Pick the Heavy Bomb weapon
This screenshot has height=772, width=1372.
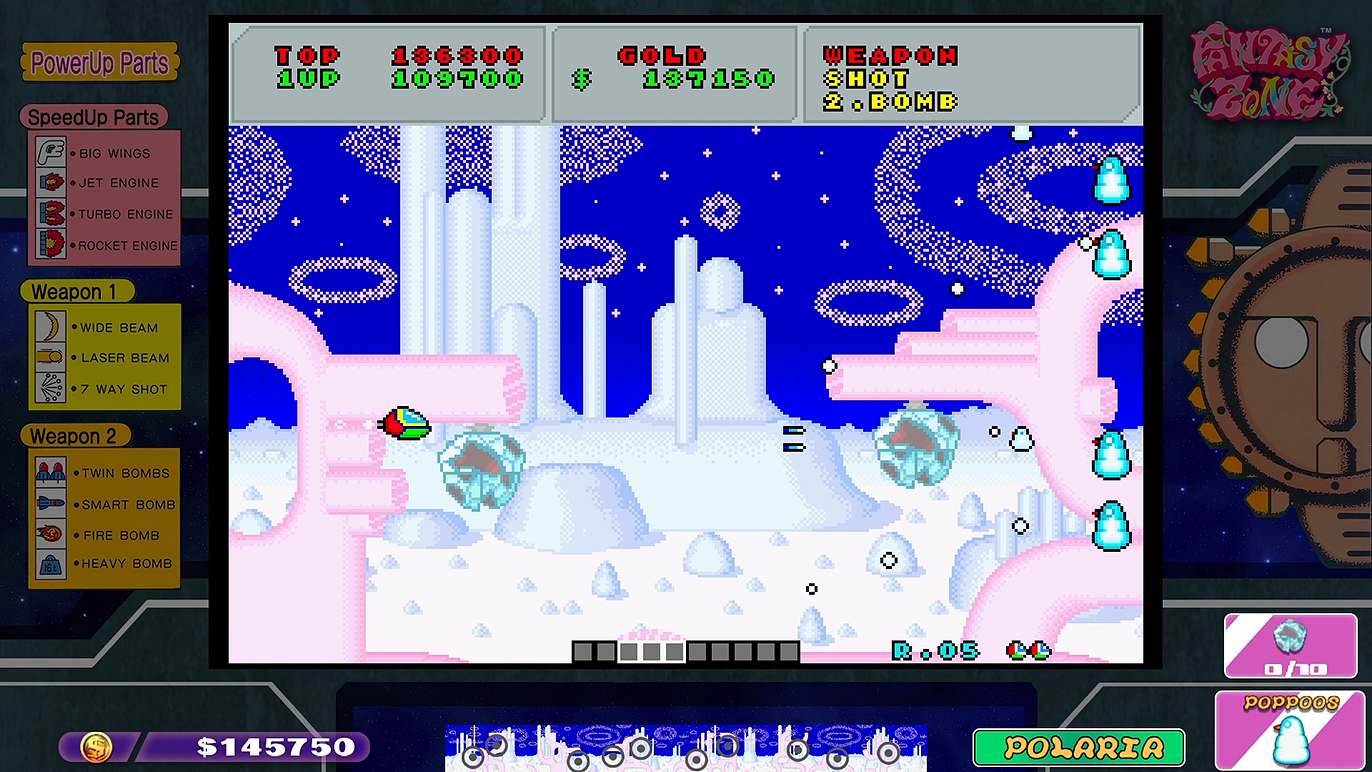(105, 563)
